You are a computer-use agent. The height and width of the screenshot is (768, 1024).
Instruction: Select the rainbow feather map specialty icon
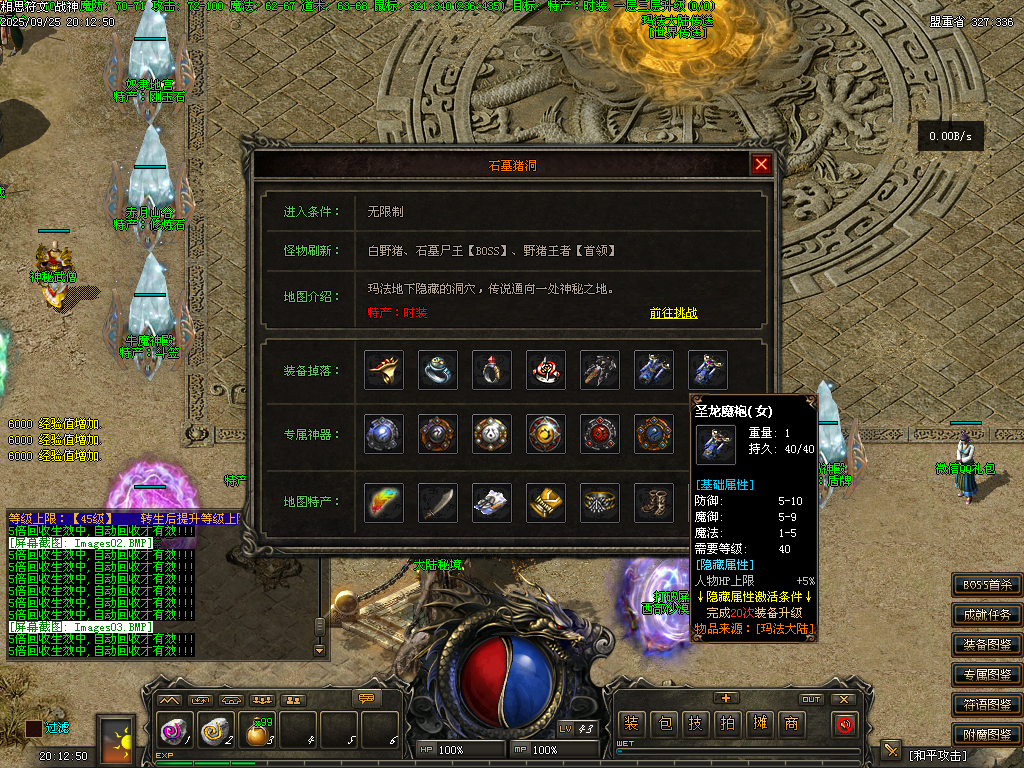click(x=384, y=502)
